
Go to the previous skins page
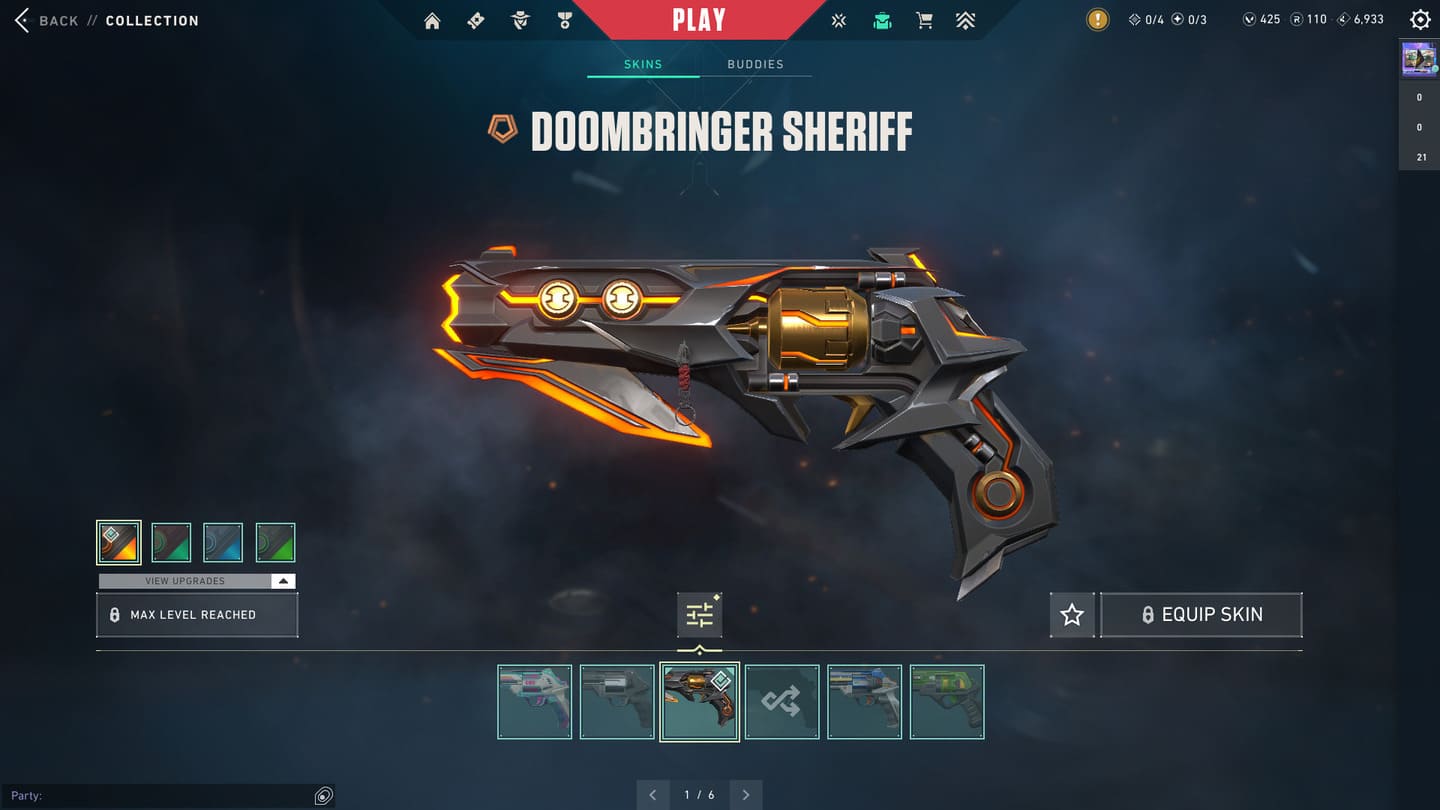tap(653, 795)
